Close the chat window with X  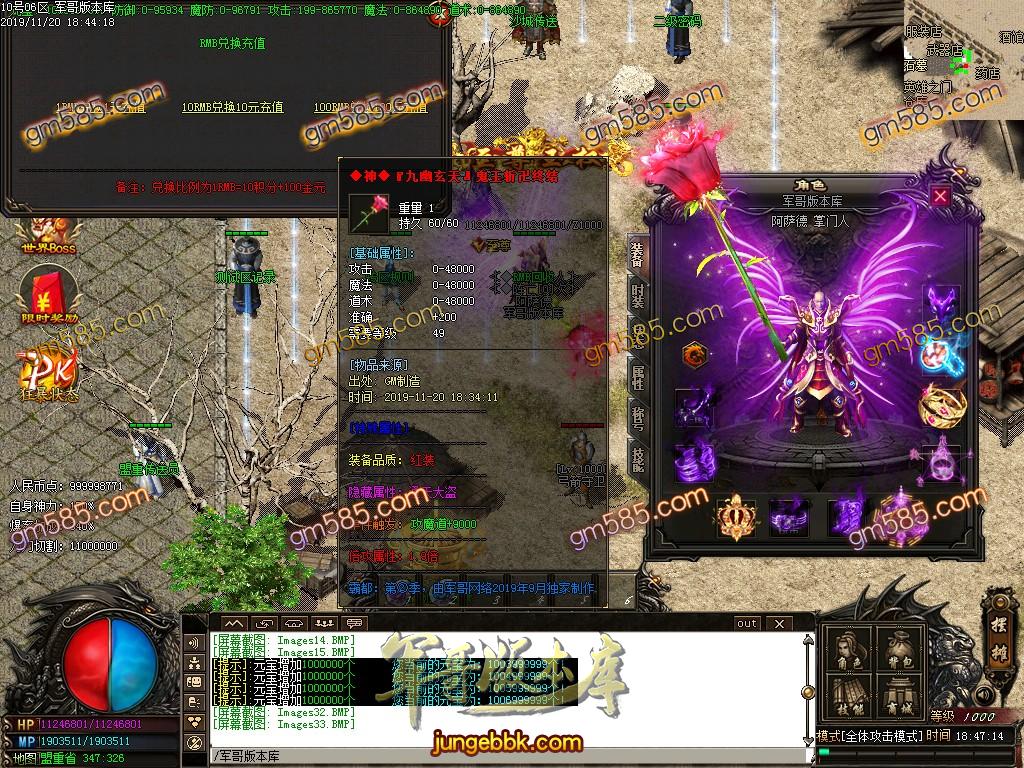777,624
